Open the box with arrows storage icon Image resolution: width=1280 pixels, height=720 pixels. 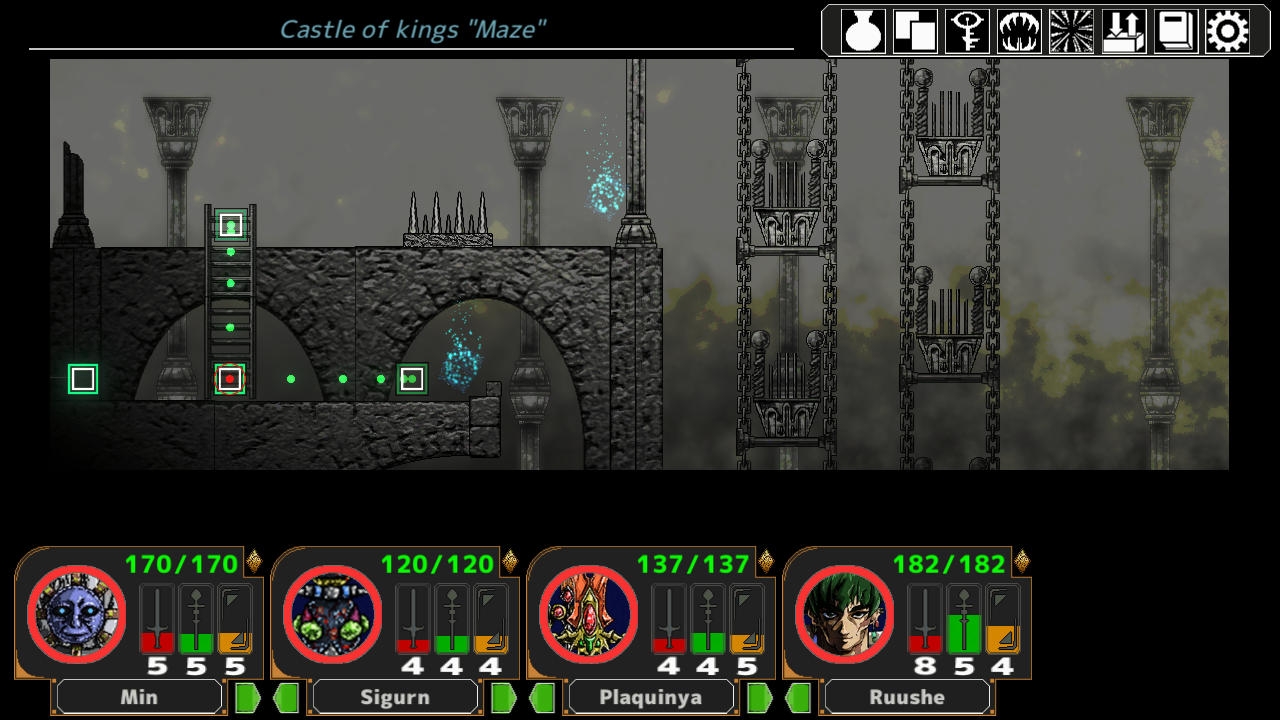[1123, 32]
